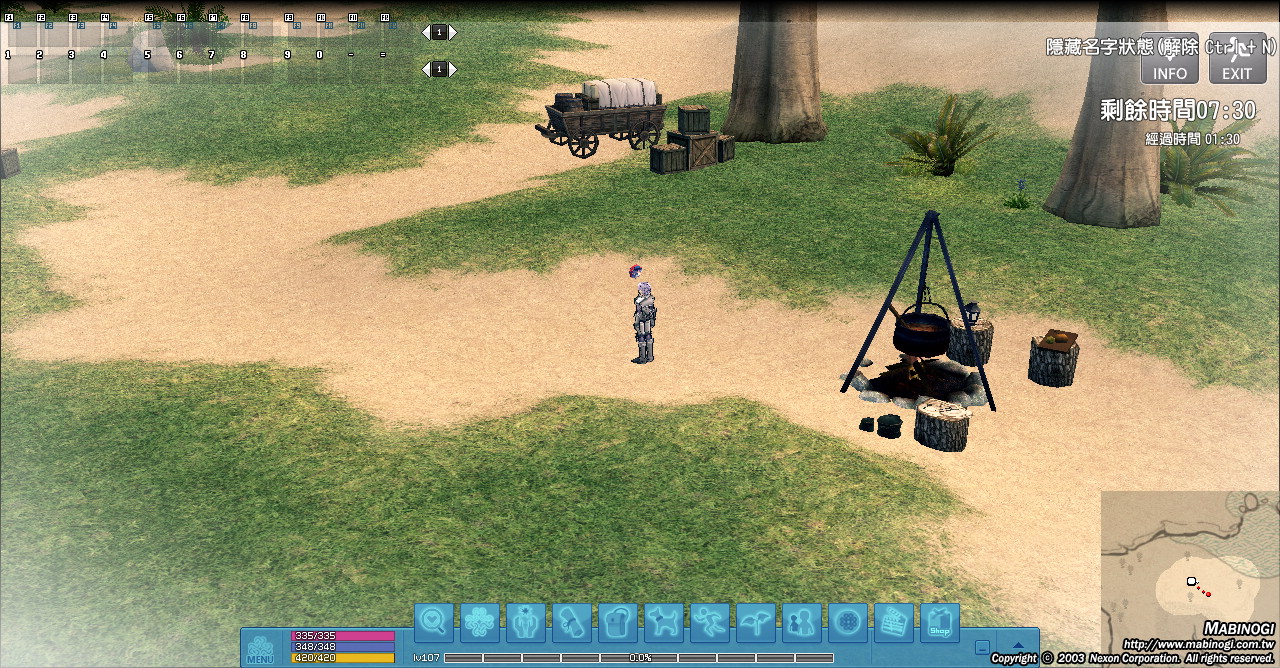This screenshot has width=1280, height=668.
Task: Open the INFO panel
Action: [1170, 59]
